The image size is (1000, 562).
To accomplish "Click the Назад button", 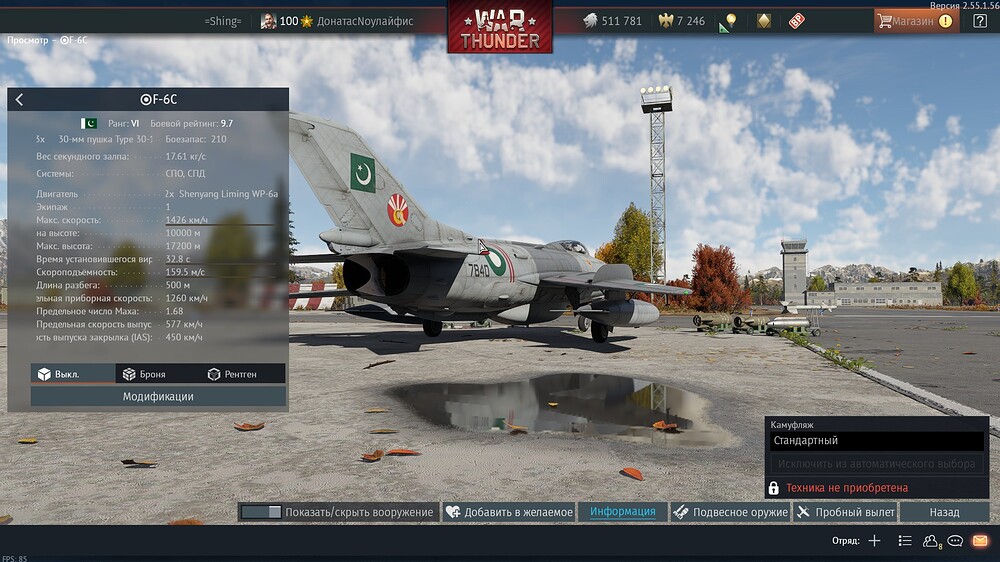I will coord(944,512).
